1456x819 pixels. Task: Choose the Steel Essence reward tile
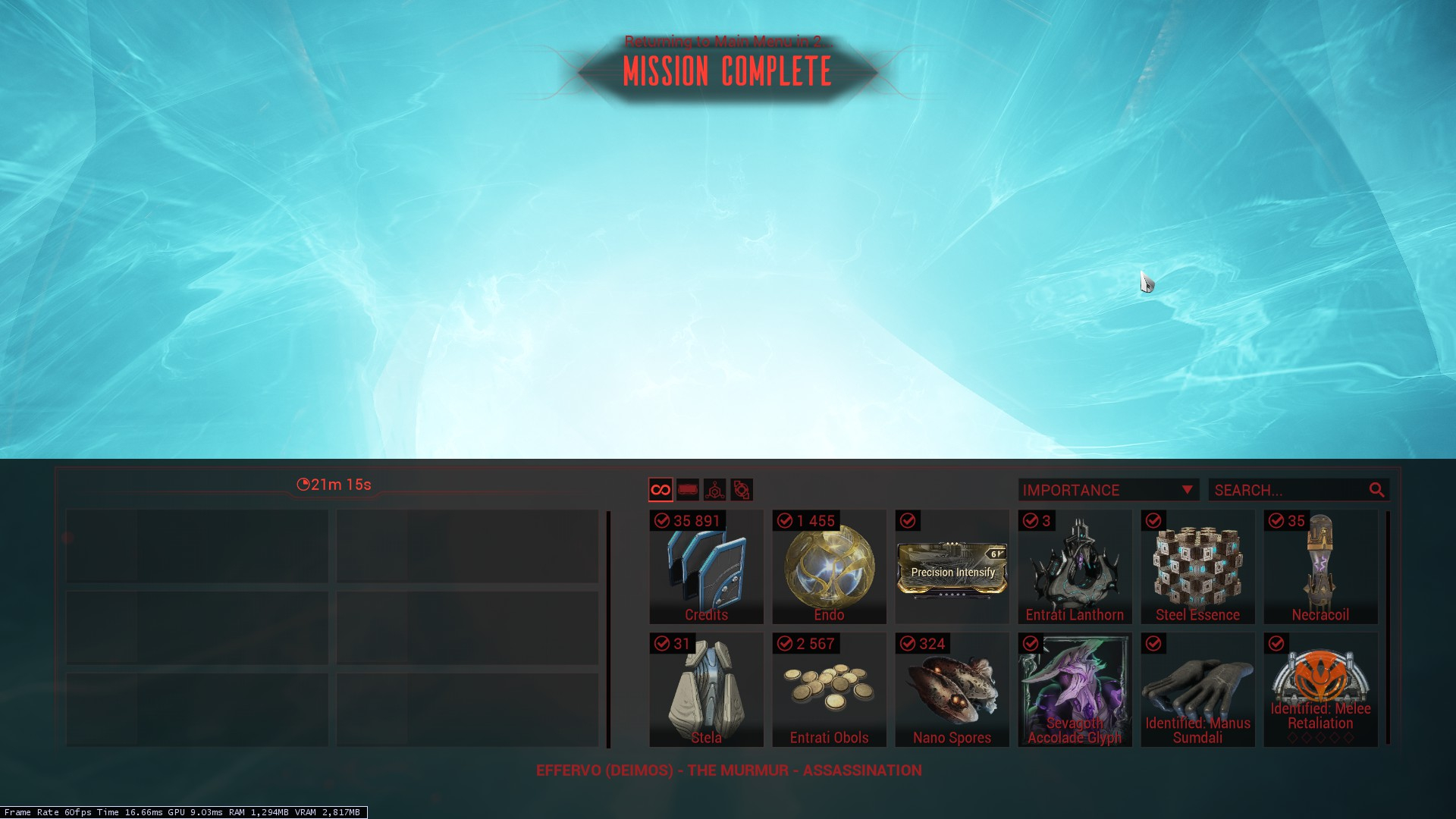pyautogui.click(x=1197, y=567)
